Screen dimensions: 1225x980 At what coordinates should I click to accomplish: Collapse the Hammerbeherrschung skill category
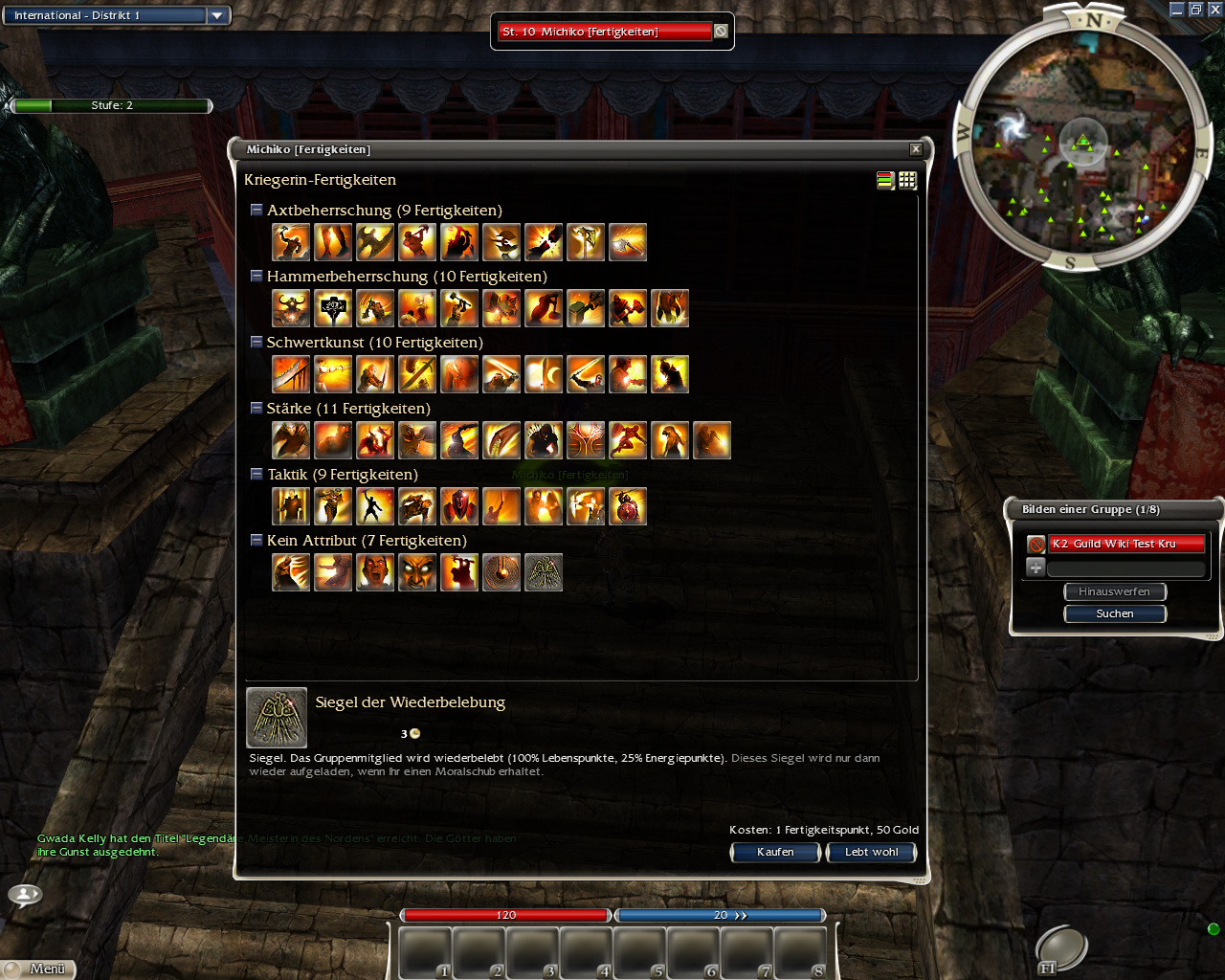256,276
